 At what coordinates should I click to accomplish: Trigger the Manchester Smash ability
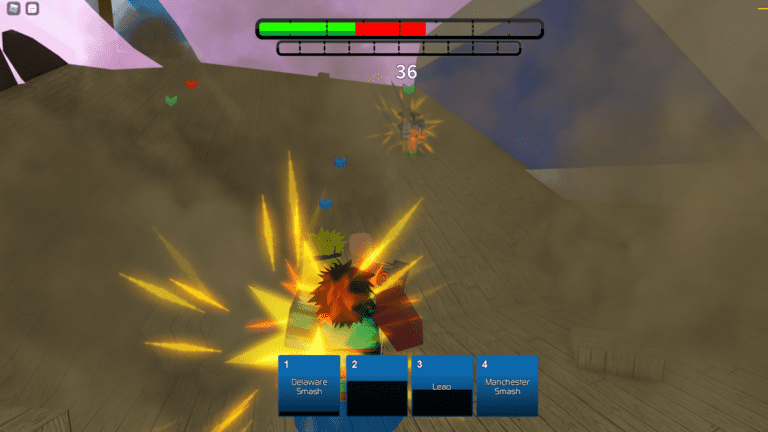507,386
